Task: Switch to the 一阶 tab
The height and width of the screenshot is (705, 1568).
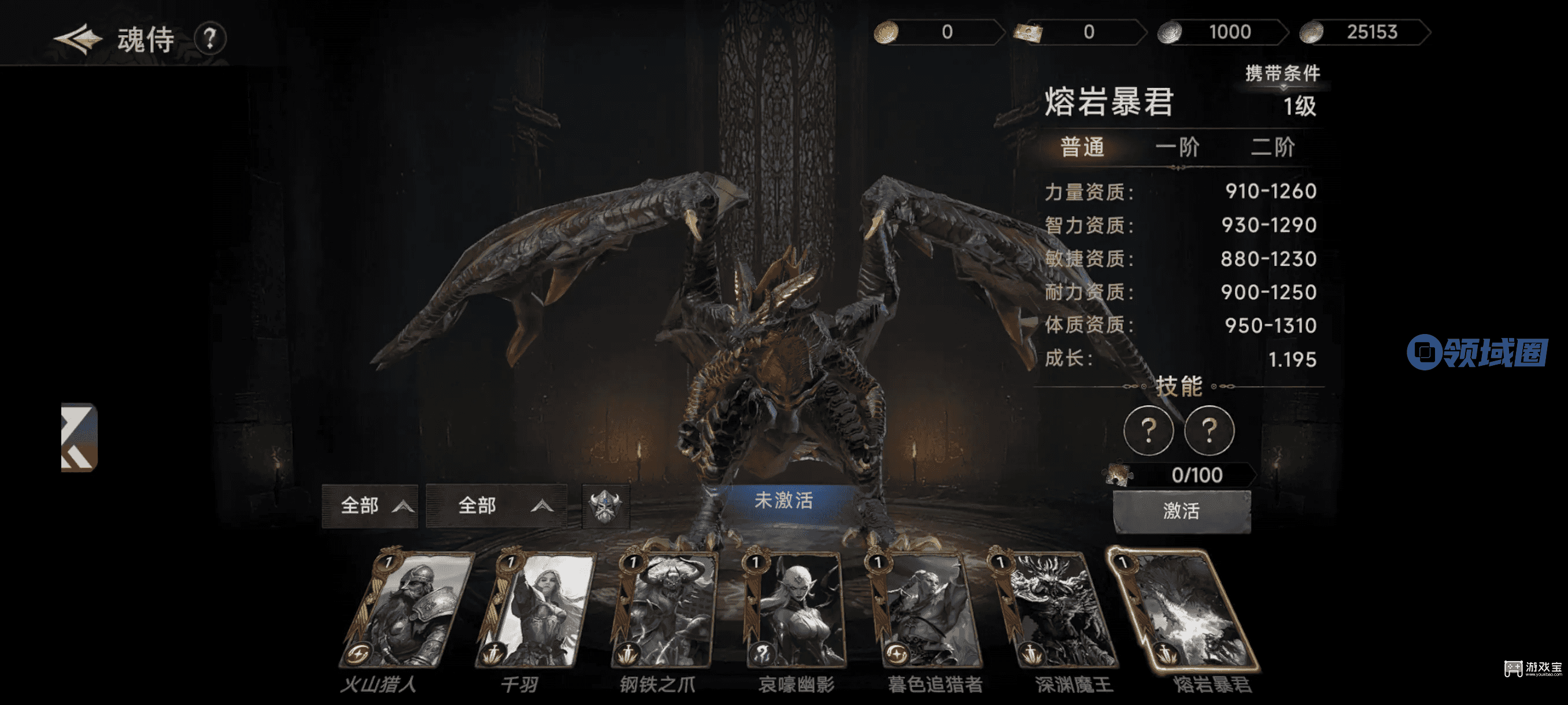Action: click(1177, 147)
